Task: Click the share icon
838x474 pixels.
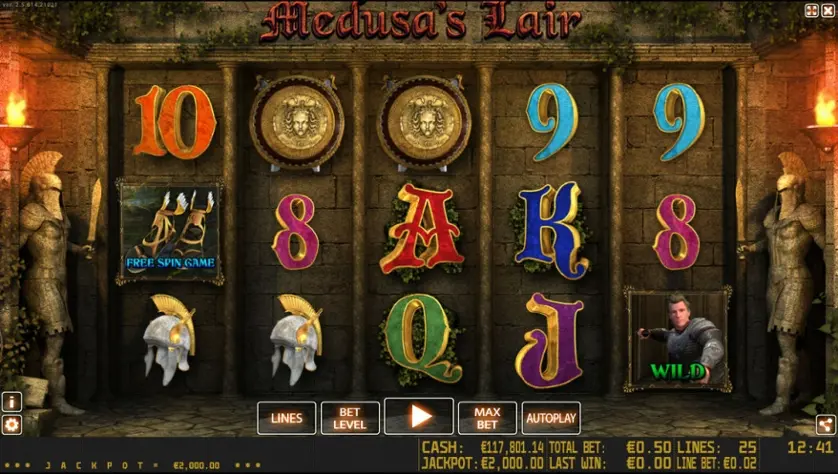Action: pyautogui.click(x=824, y=424)
